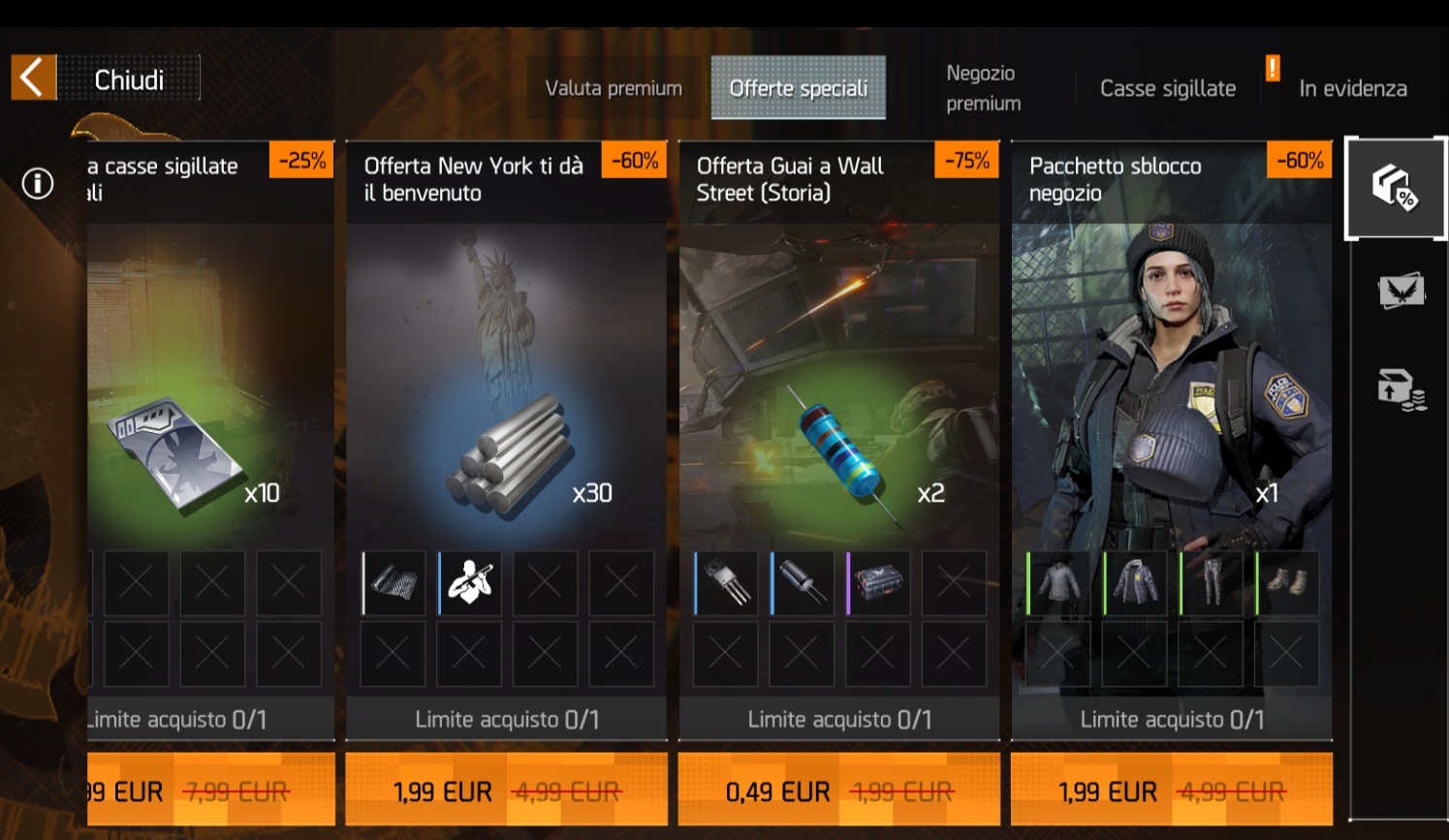Open the info circle icon
1449x840 pixels.
click(x=38, y=183)
